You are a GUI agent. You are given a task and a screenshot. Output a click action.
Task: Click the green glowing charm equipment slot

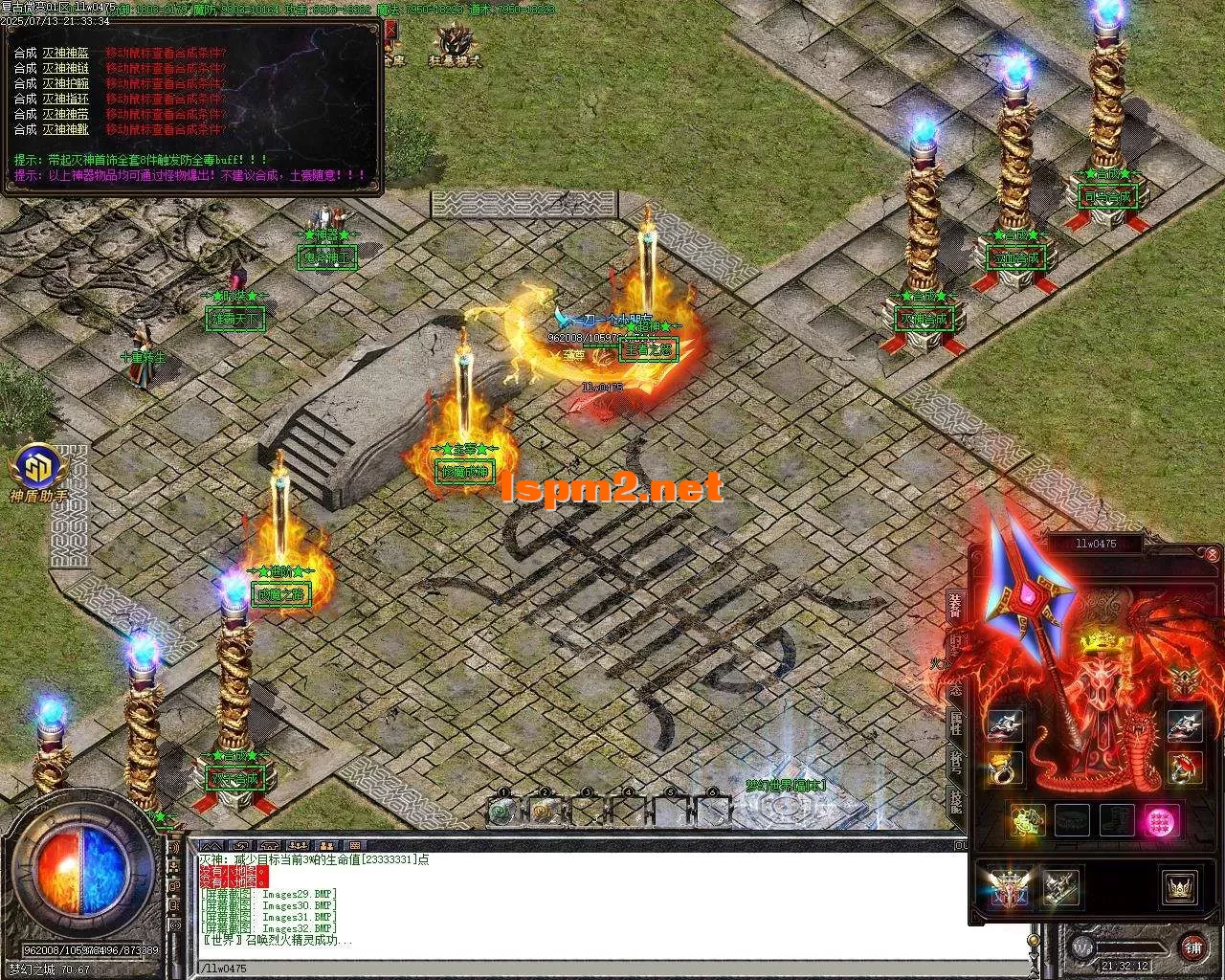tap(1029, 820)
